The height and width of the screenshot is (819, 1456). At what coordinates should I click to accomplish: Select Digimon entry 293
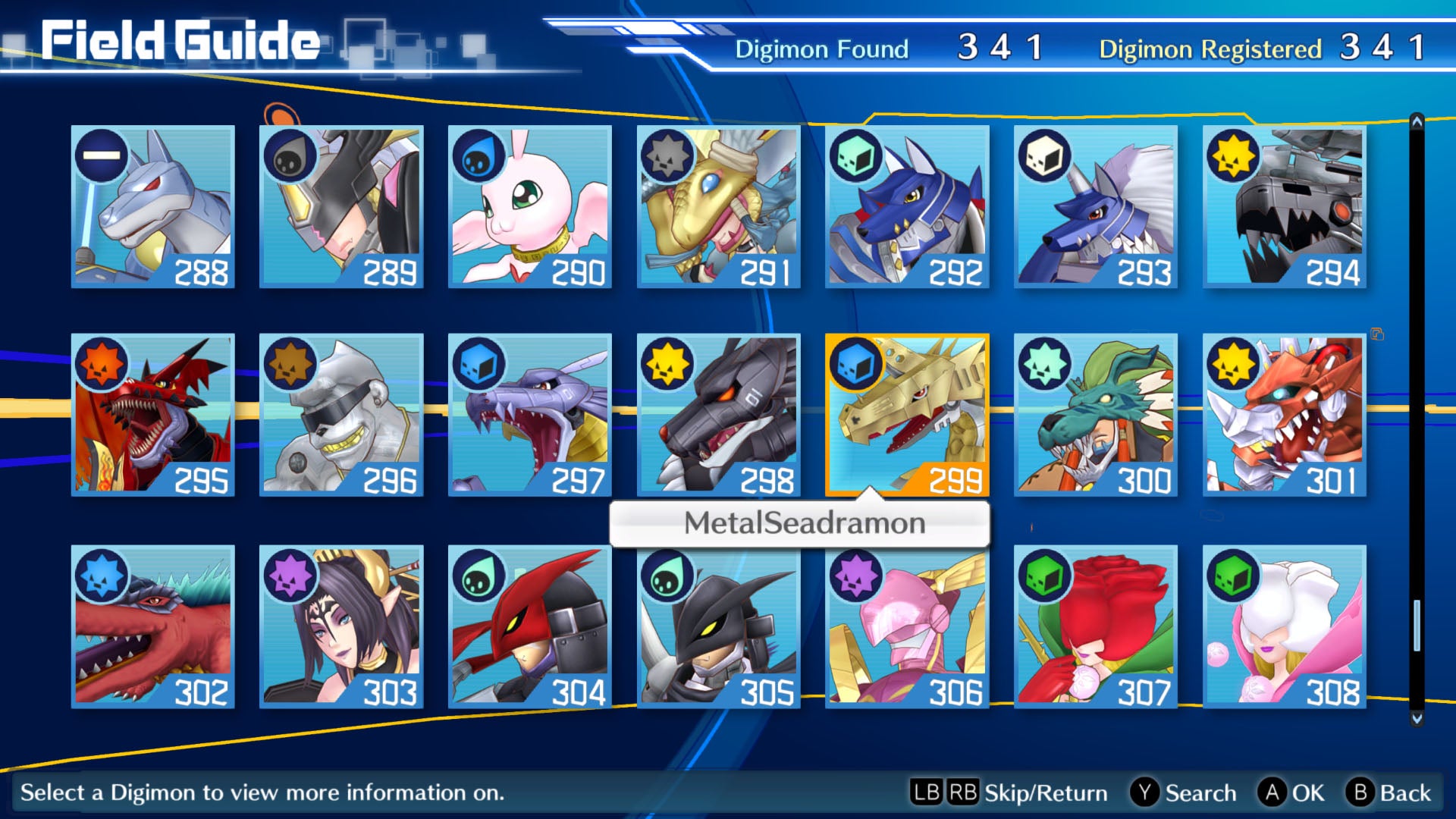coord(1095,206)
